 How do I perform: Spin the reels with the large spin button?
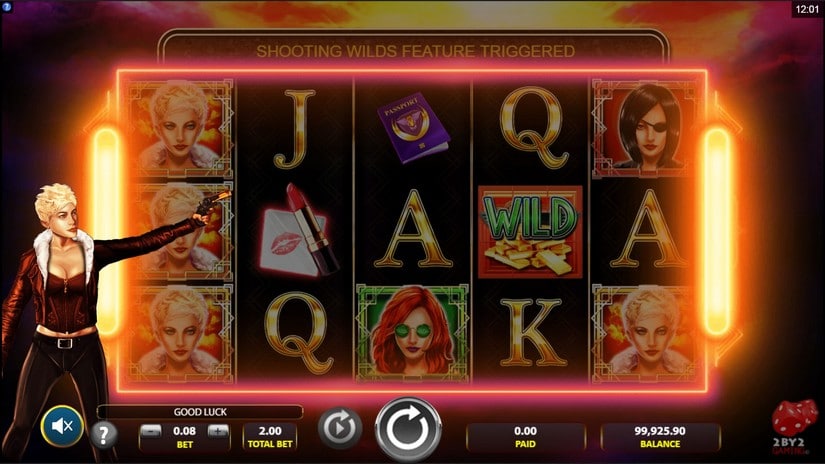408,430
